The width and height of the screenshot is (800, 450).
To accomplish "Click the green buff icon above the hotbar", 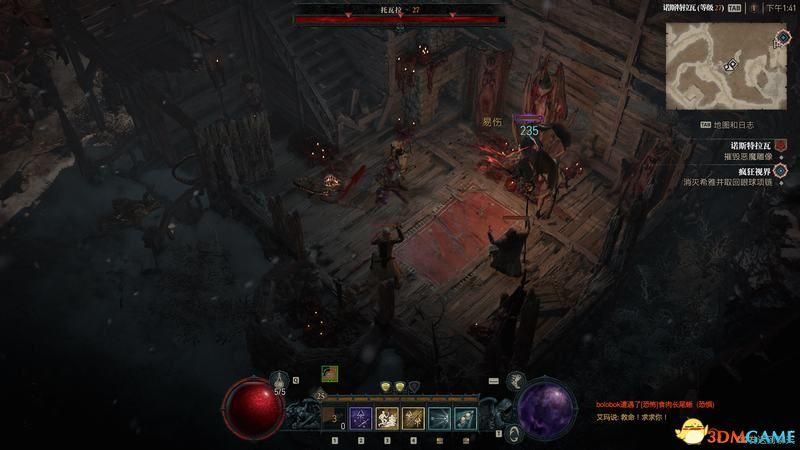I will (x=328, y=373).
